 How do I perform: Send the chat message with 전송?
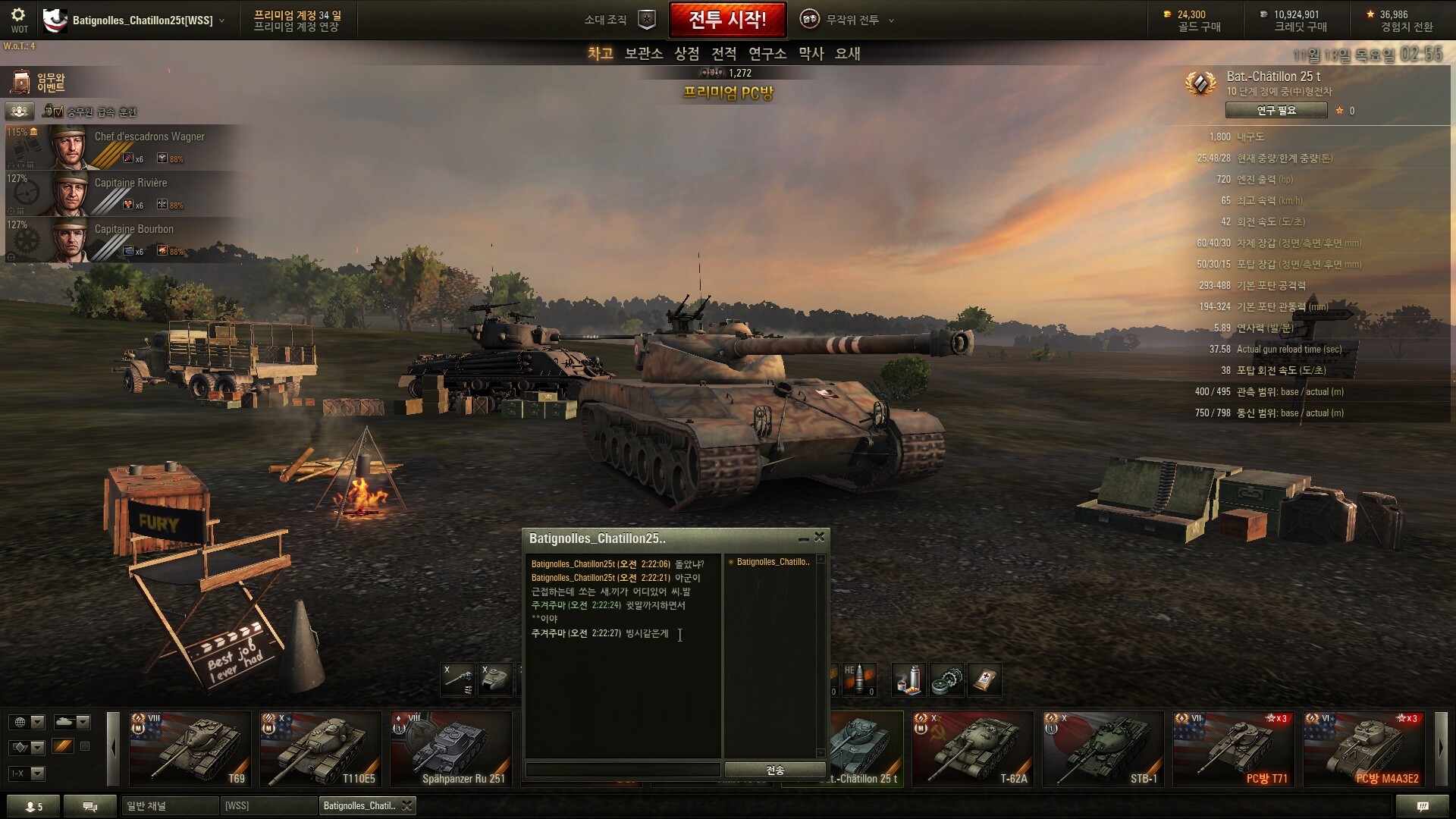pos(774,770)
